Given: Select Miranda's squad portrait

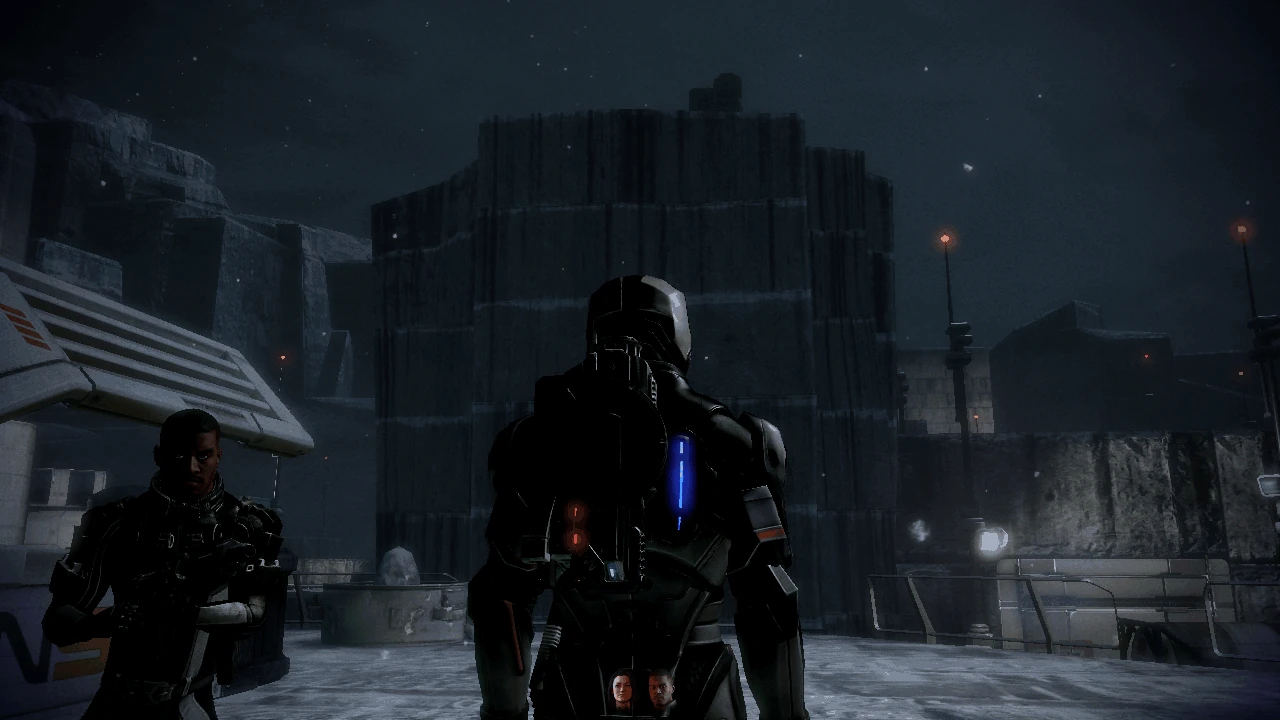Looking at the screenshot, I should [x=621, y=690].
